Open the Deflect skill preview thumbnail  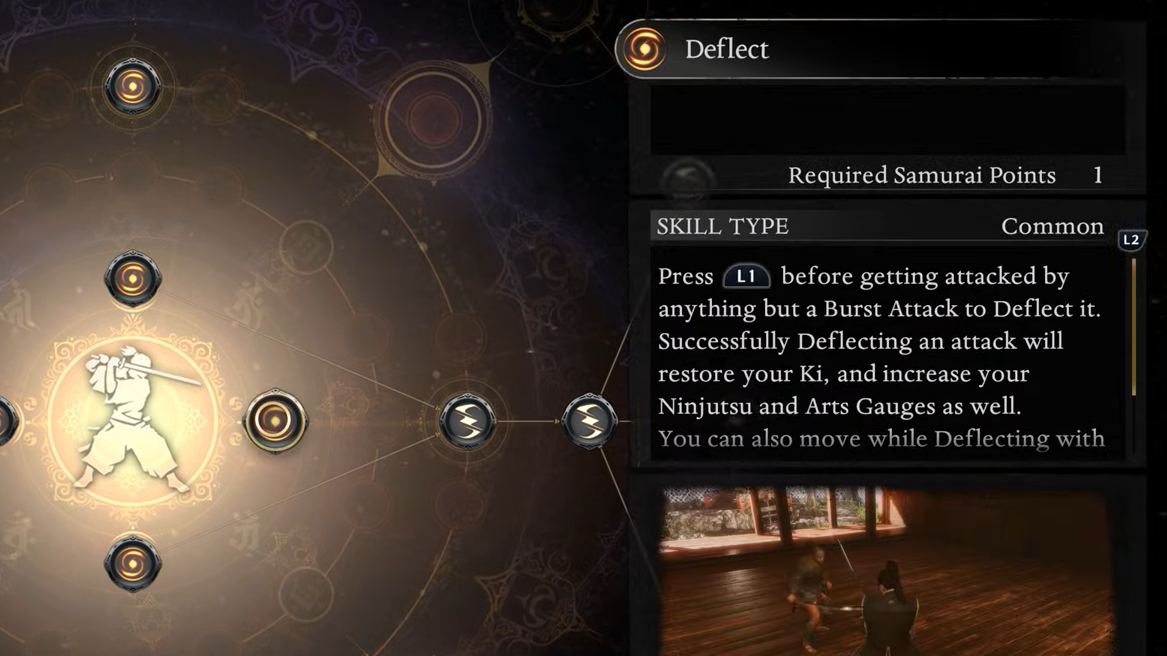click(x=886, y=570)
